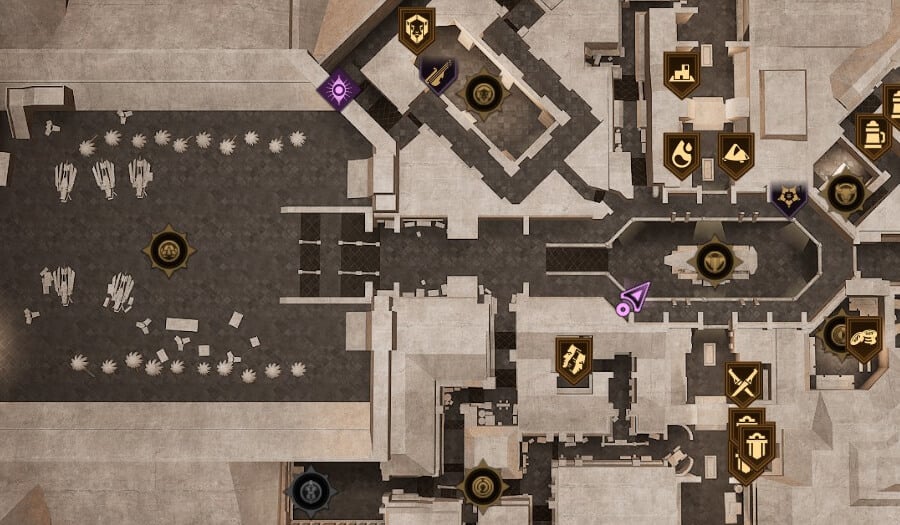
Task: Select the lion head shield marker
Action: pos(416,29)
